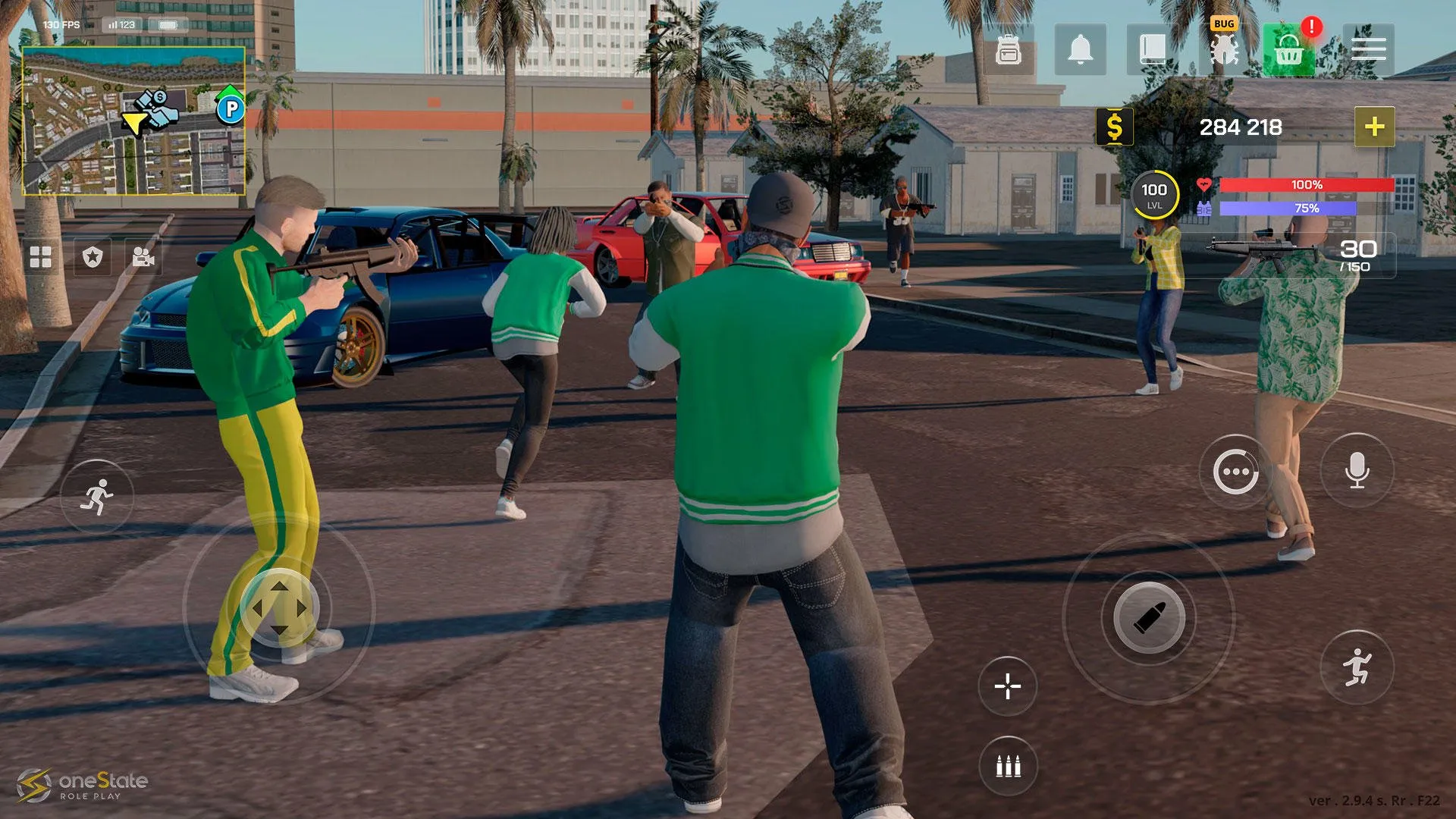
Task: Open the shield star badge icon
Action: pos(93,257)
